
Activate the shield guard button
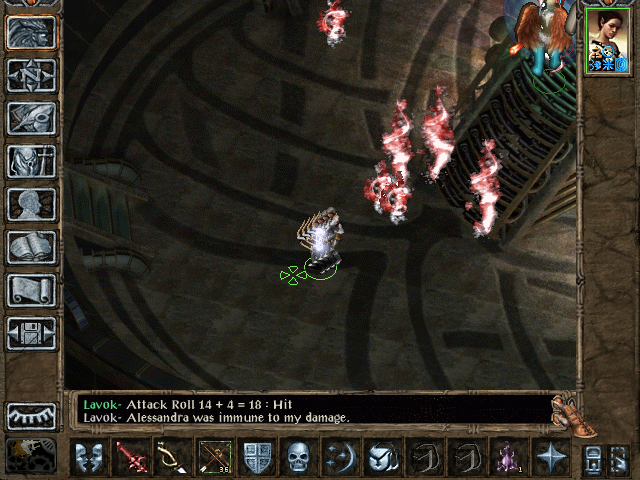click(x=257, y=458)
